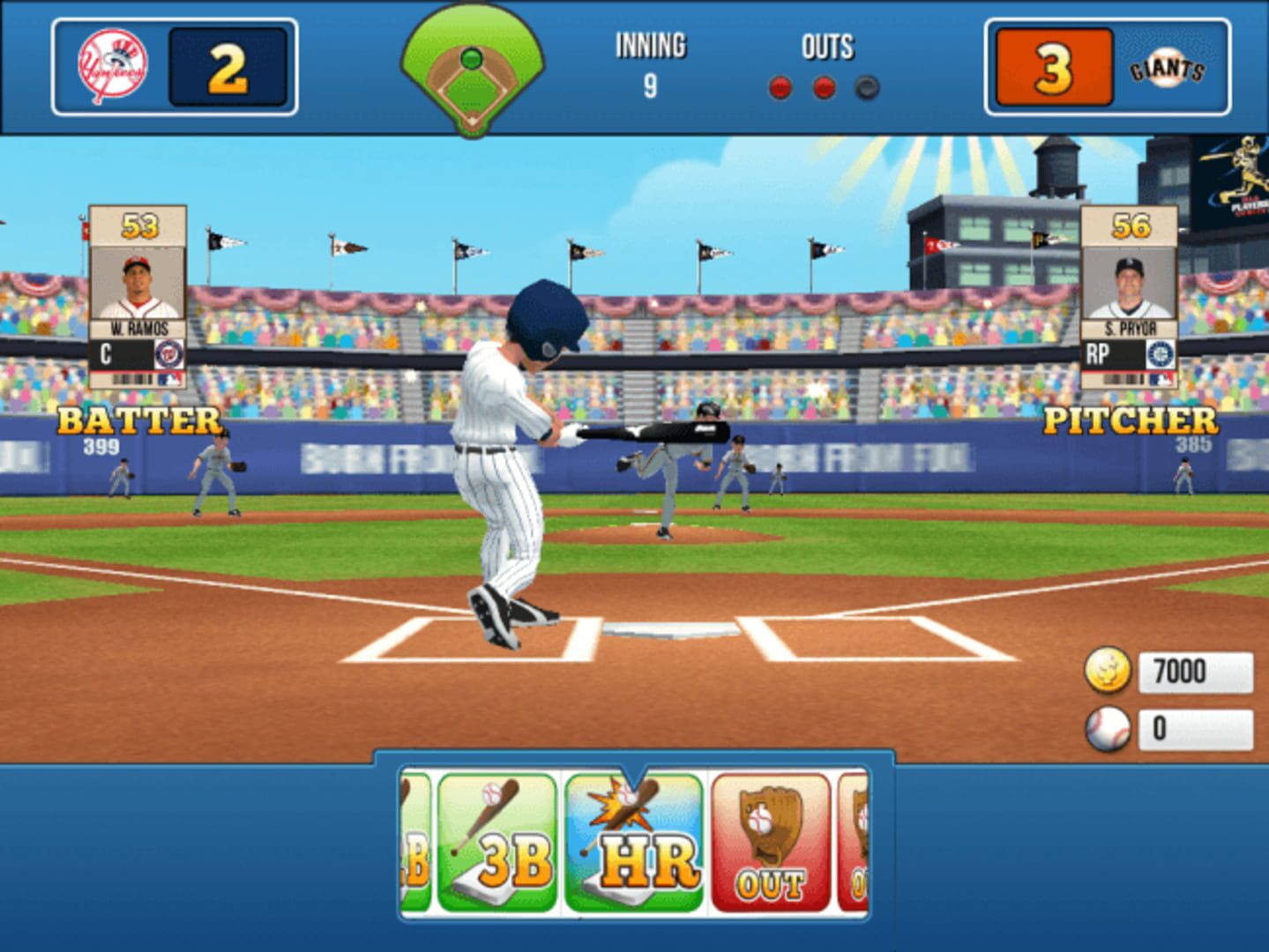1269x952 pixels.
Task: Click the first lit outs indicator
Action: 779,87
